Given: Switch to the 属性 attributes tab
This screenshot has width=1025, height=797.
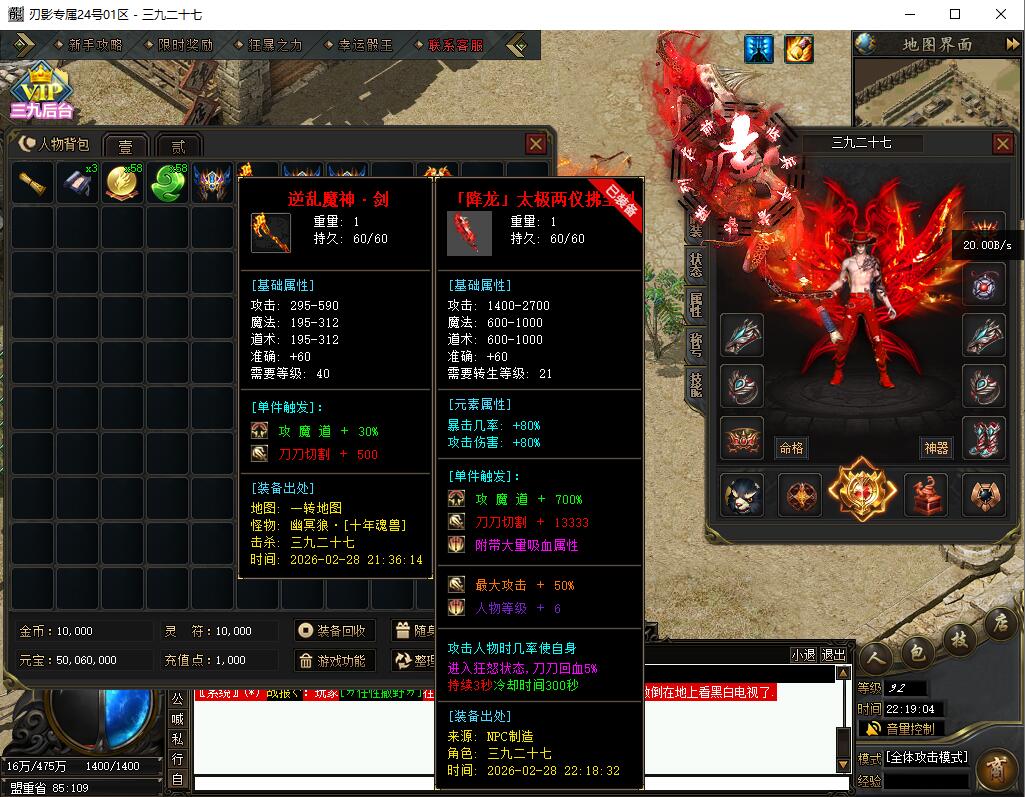Looking at the screenshot, I should coord(696,304).
